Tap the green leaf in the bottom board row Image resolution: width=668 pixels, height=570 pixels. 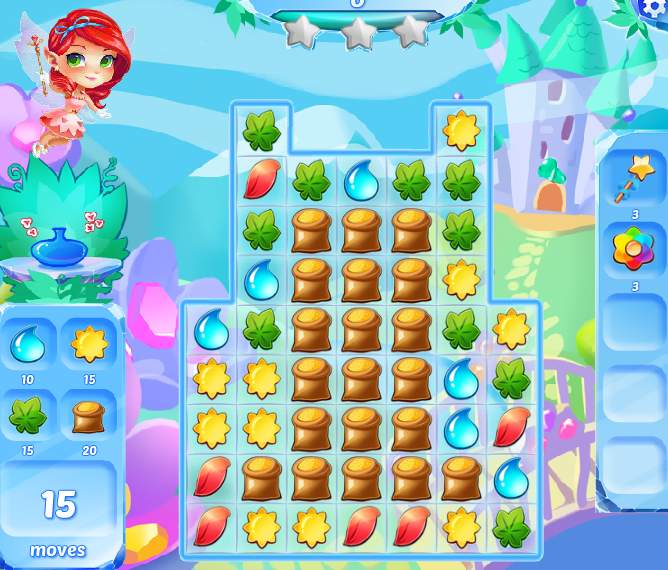(x=511, y=525)
